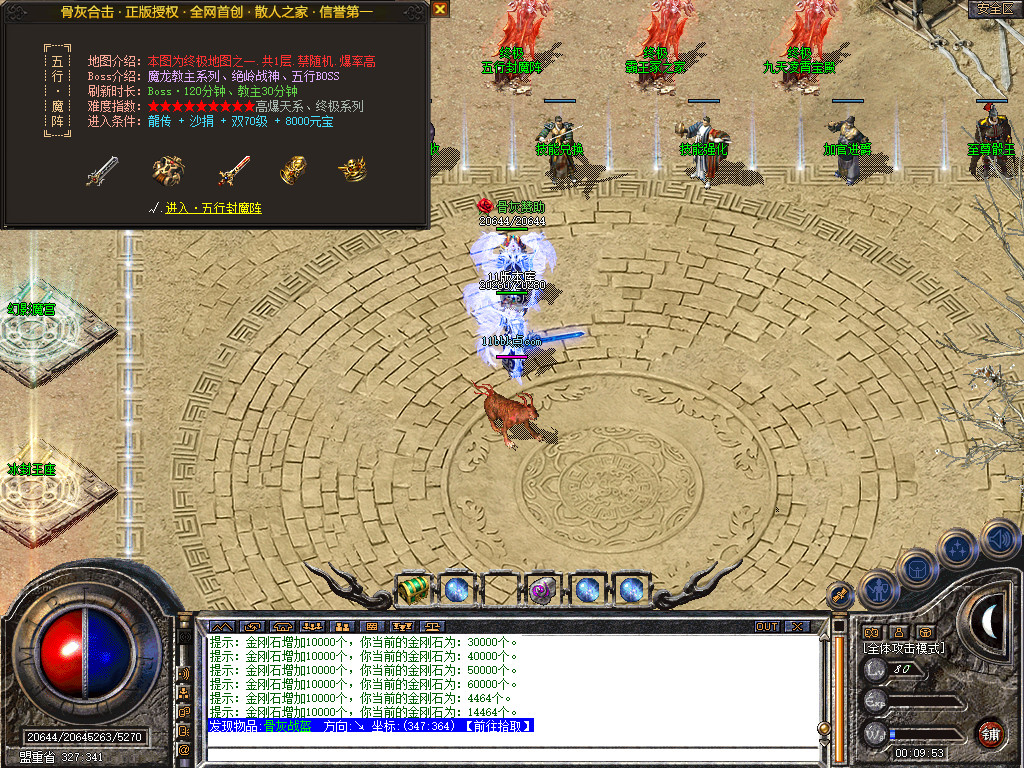This screenshot has width=1024, height=768.
Task: Click the gold satellite icon near hotbar
Action: click(840, 594)
